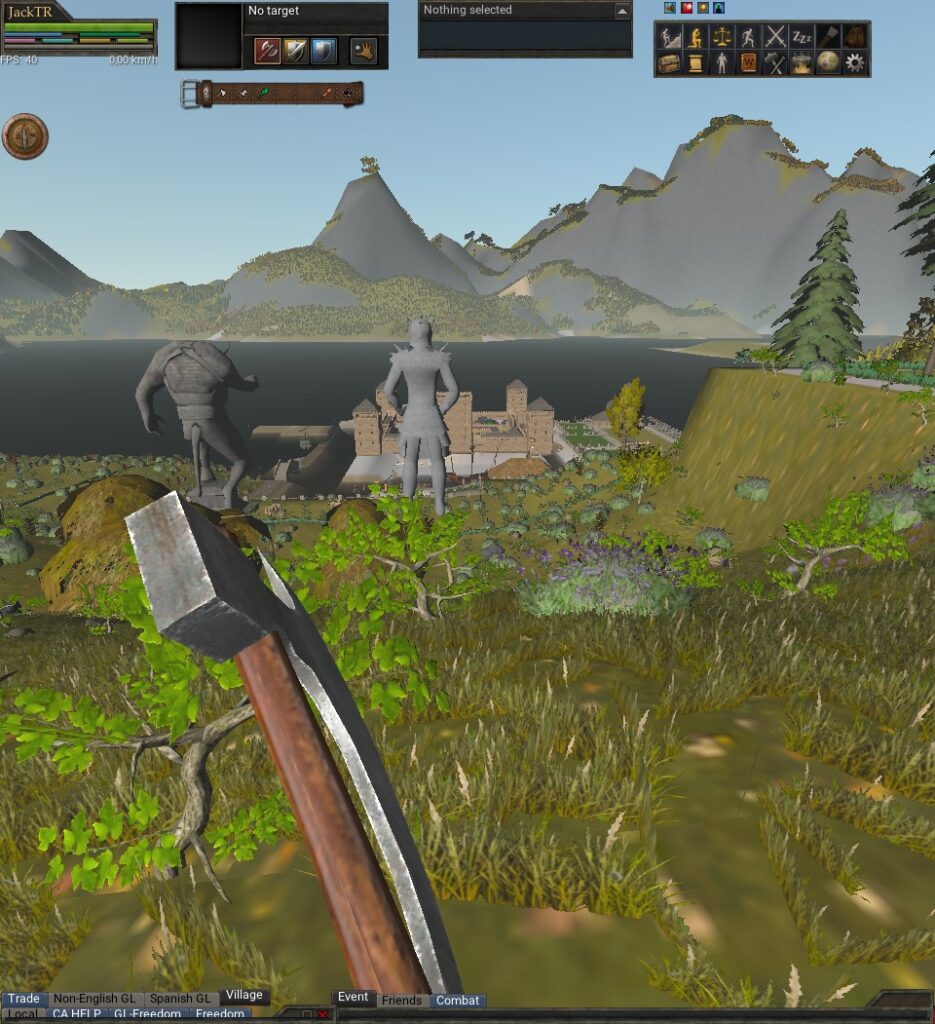Click the golden kneeling figure icon
This screenshot has width=935, height=1024.
point(695,37)
